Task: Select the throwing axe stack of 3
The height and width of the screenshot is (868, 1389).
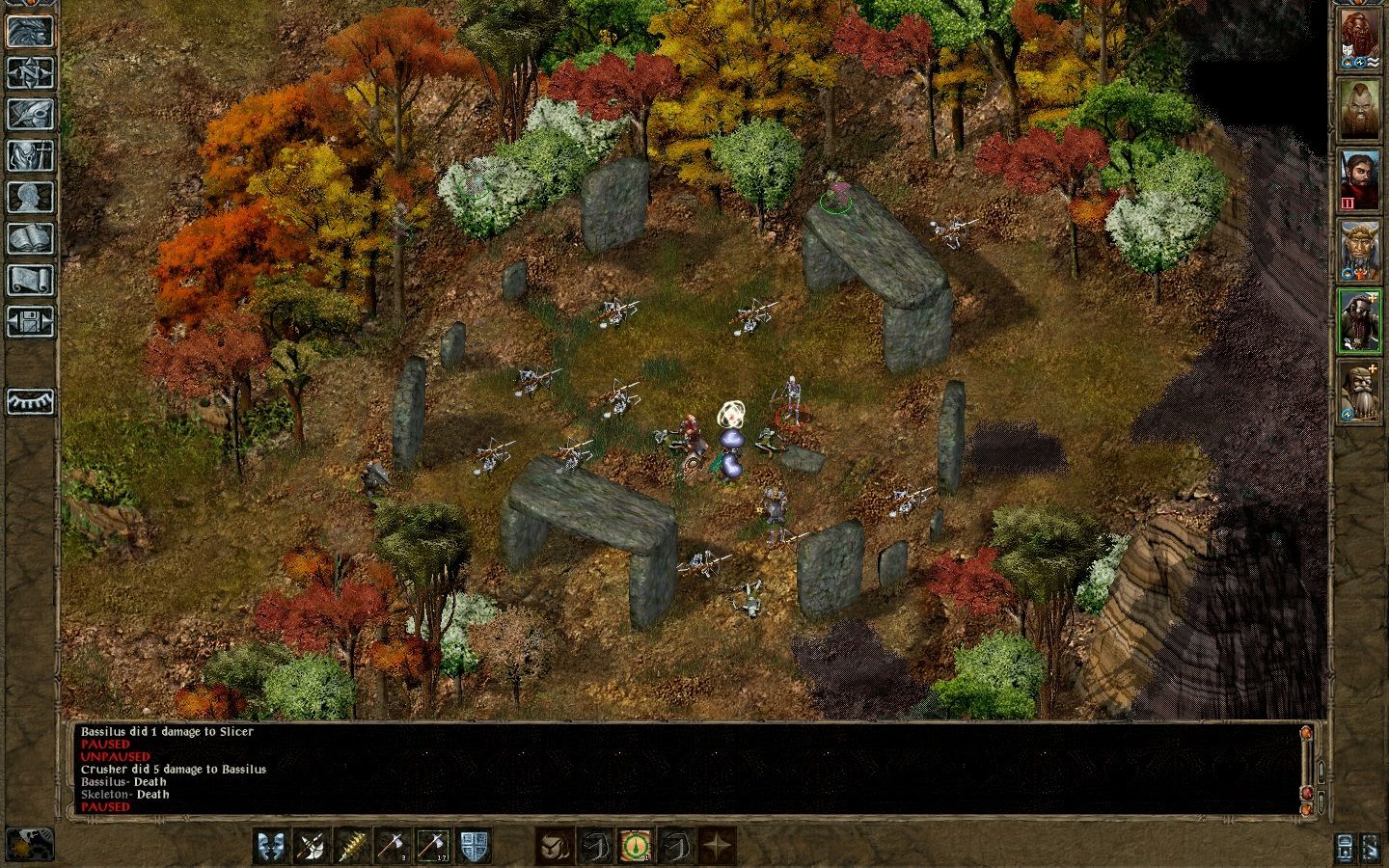Action: point(393,847)
